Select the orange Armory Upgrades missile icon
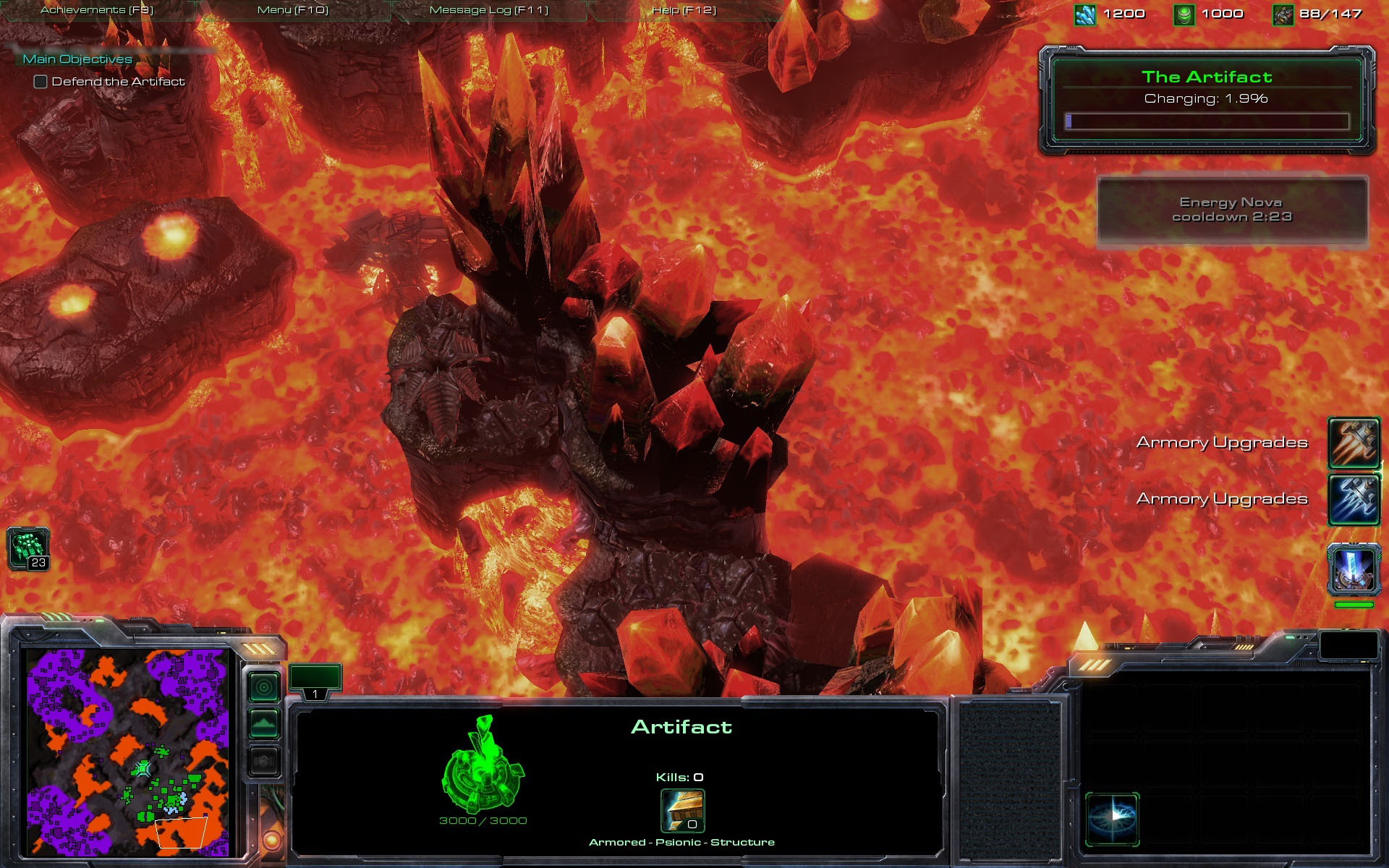1389x868 pixels. coord(1354,442)
